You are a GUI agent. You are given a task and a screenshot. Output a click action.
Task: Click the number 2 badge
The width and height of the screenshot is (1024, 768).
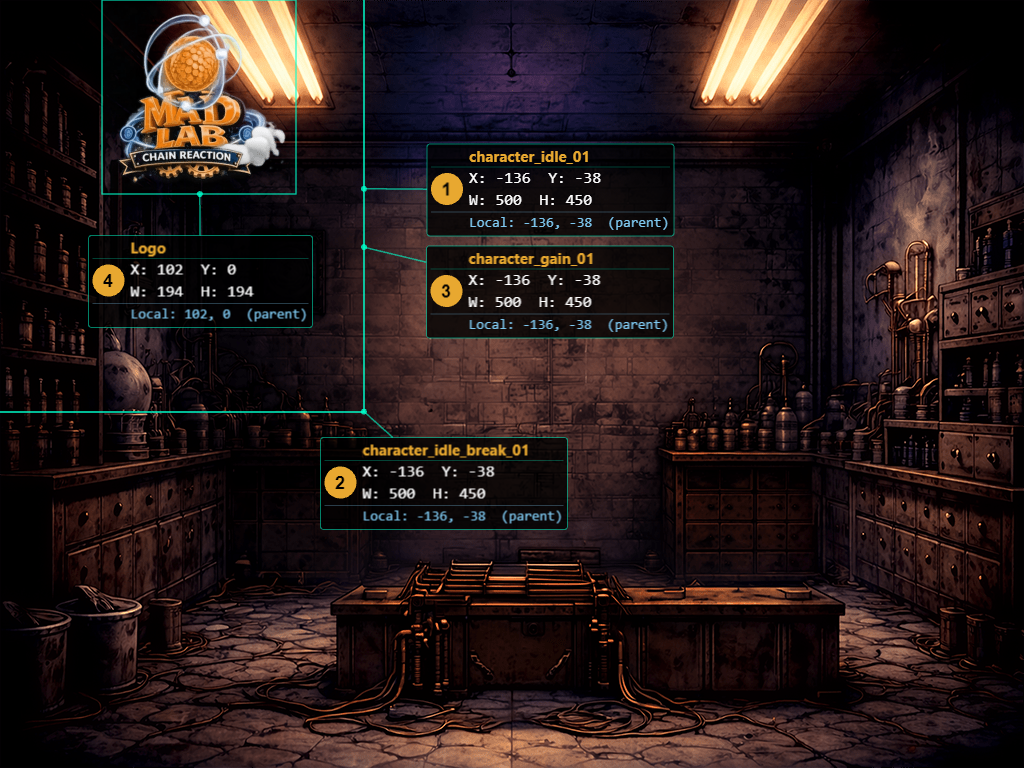click(x=340, y=483)
